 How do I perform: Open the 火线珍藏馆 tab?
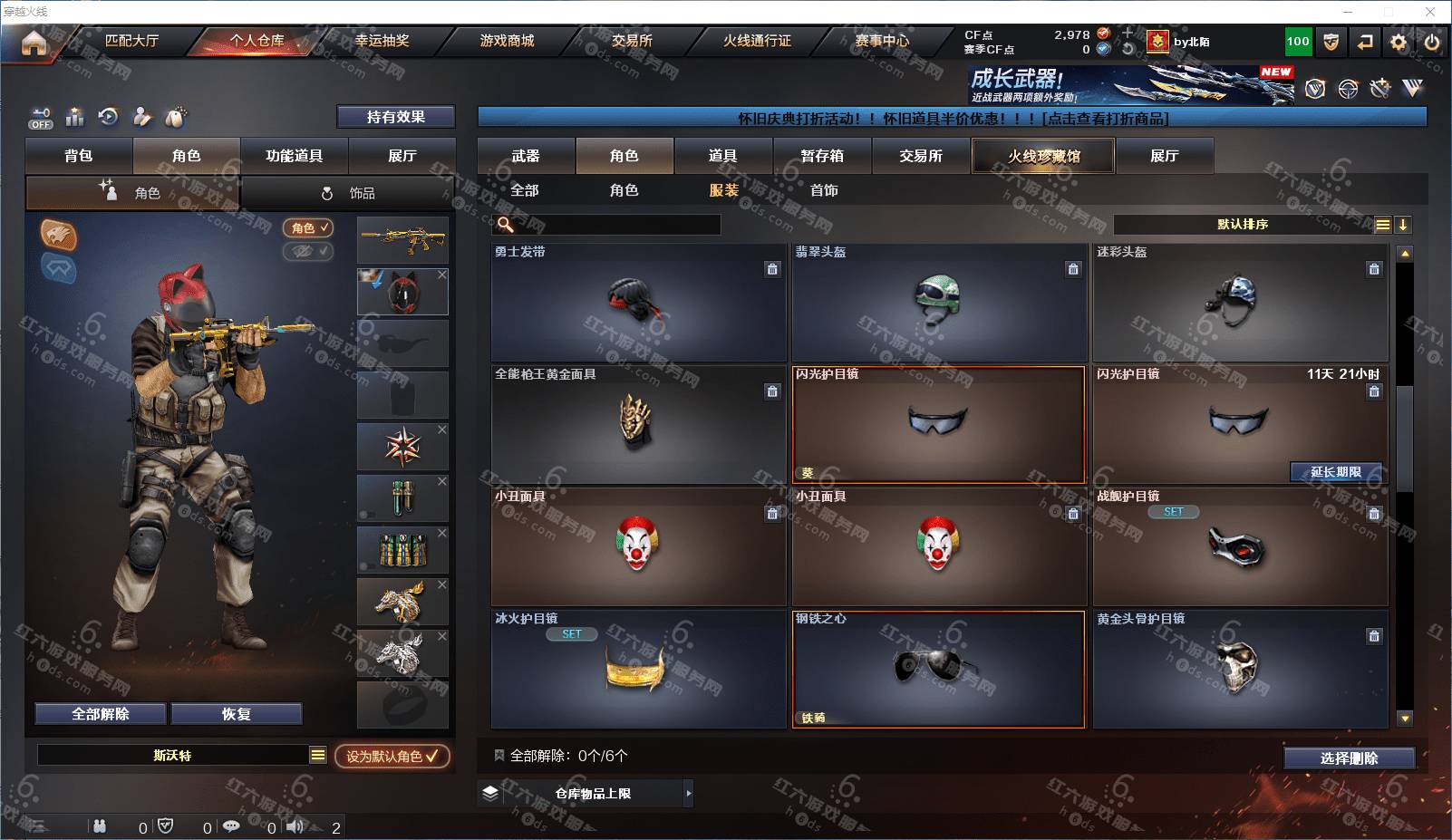coord(1043,156)
